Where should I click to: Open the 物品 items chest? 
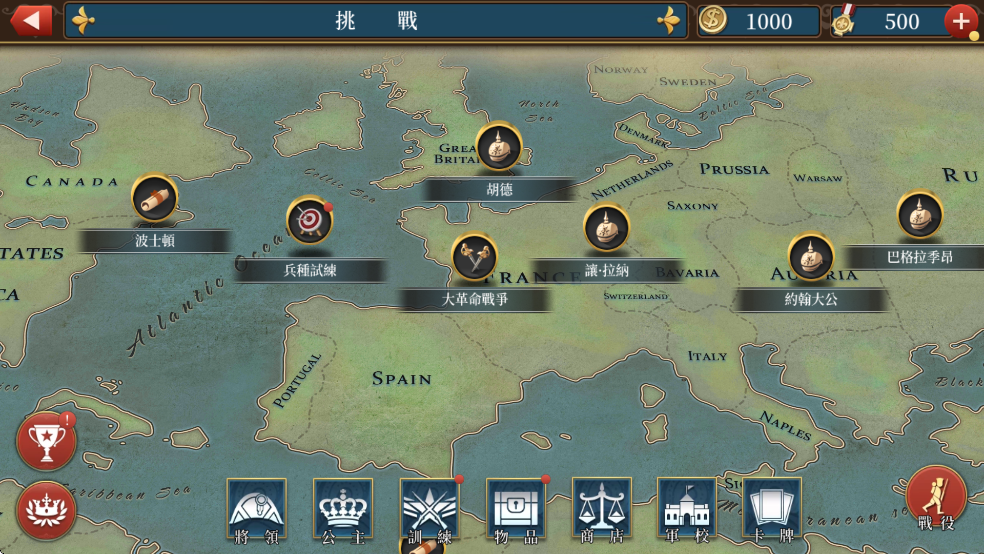coord(515,510)
